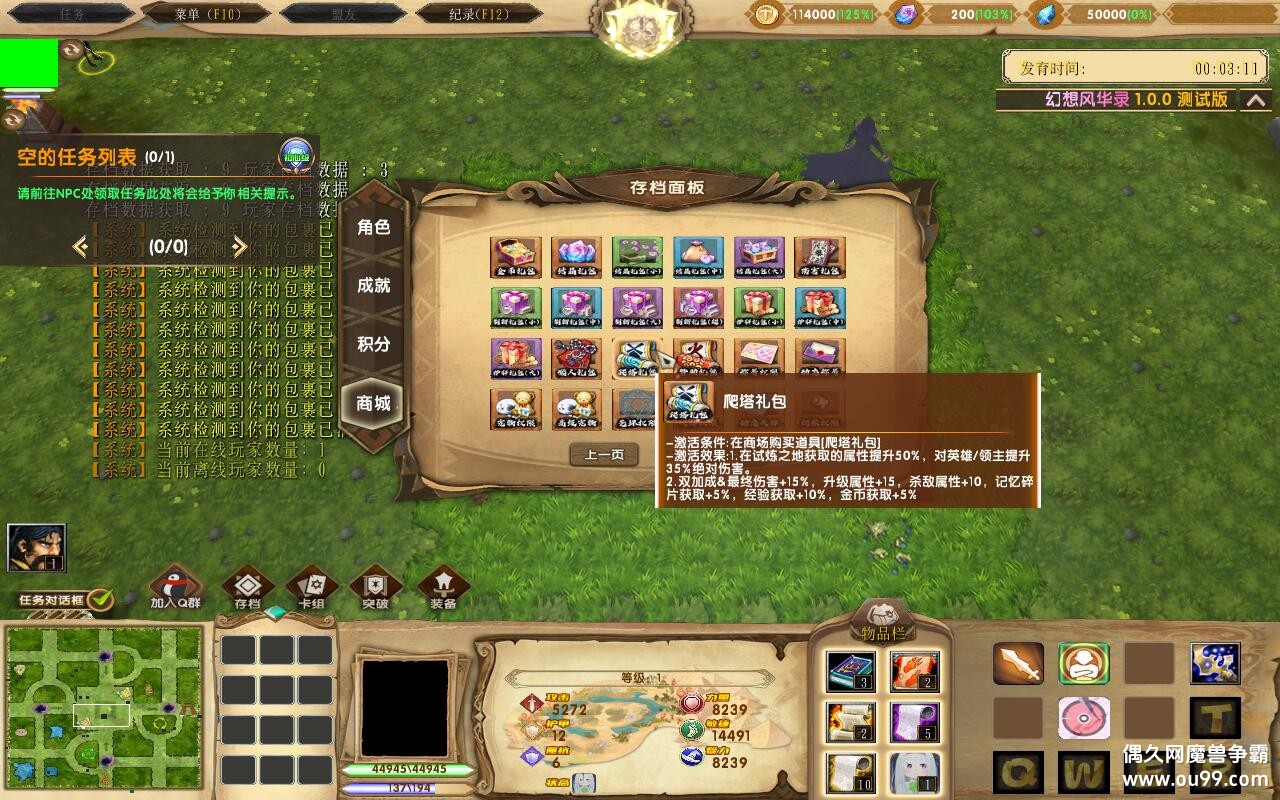View the 爬塔礼包 tower pack icon
This screenshot has height=800, width=1280.
[x=637, y=358]
